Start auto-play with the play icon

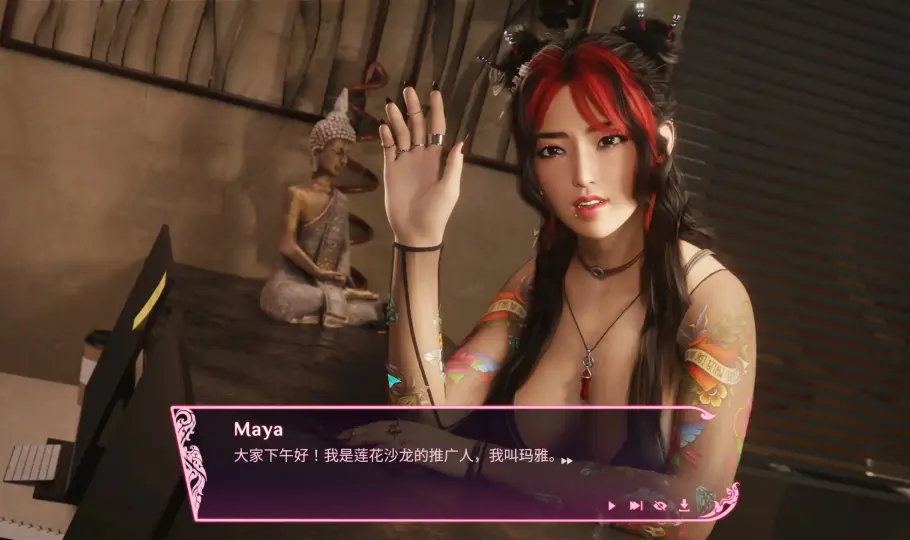(611, 506)
